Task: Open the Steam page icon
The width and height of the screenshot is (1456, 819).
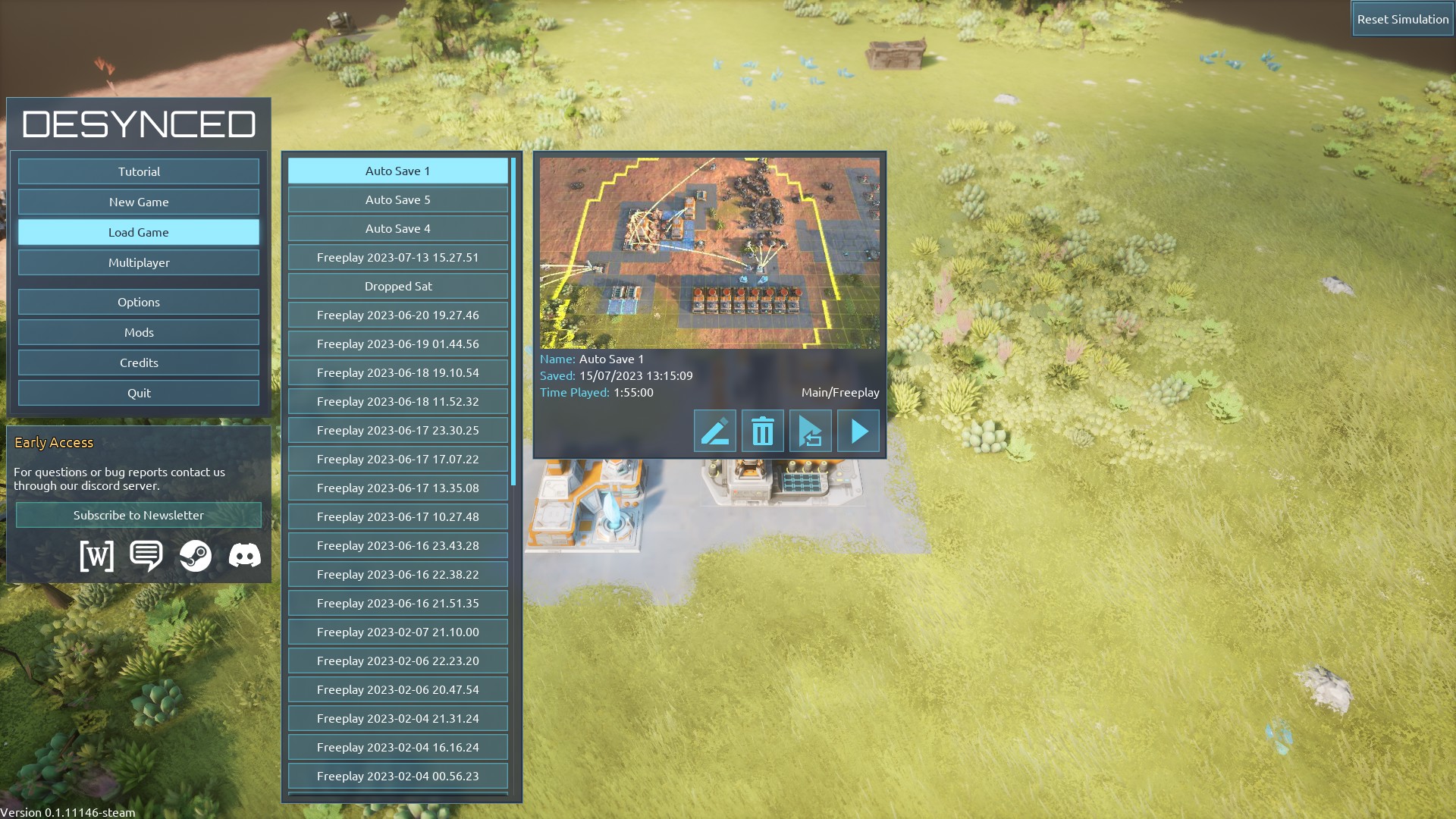Action: pos(196,556)
